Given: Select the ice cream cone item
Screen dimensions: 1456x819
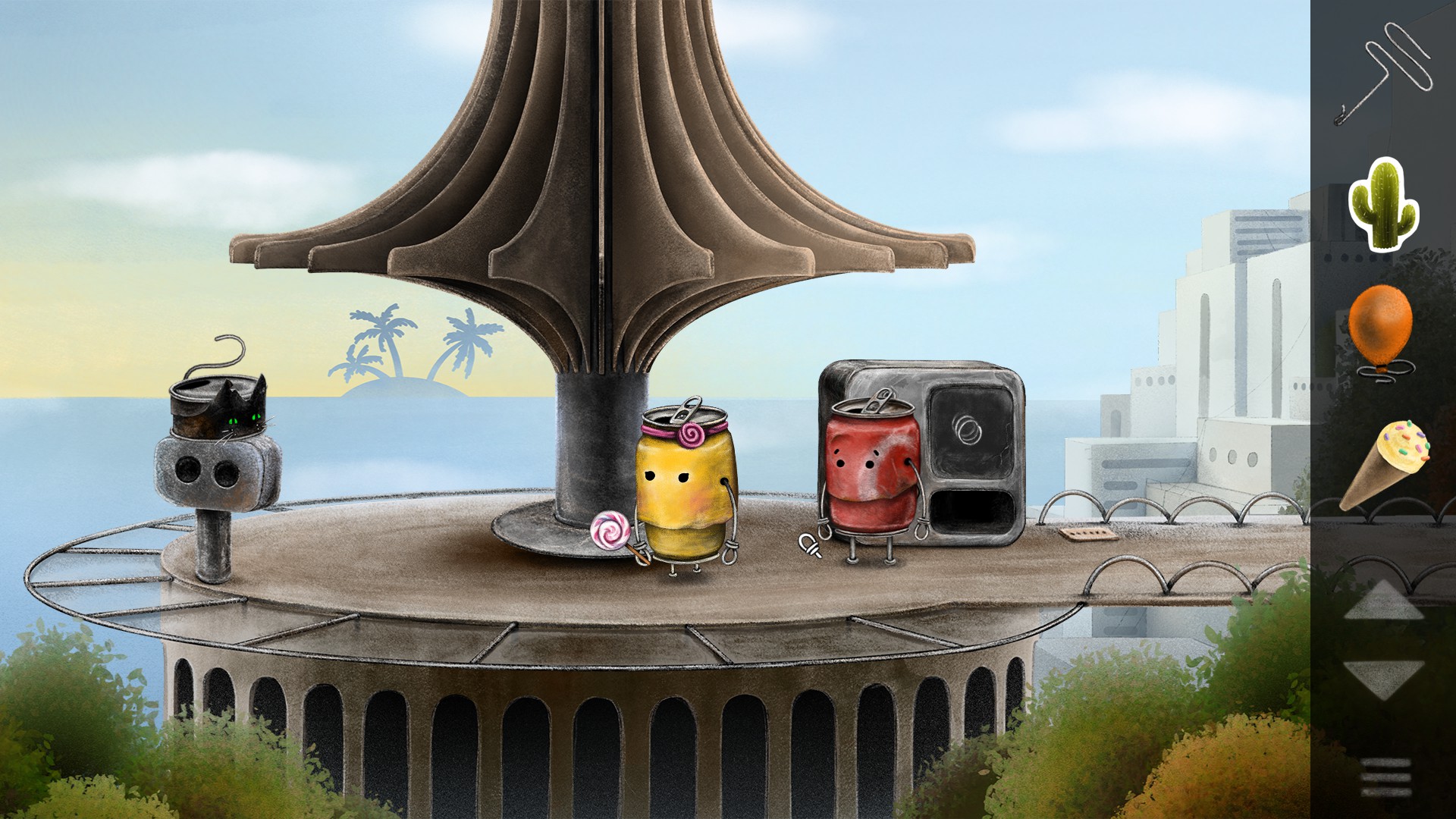Looking at the screenshot, I should click(1385, 463).
